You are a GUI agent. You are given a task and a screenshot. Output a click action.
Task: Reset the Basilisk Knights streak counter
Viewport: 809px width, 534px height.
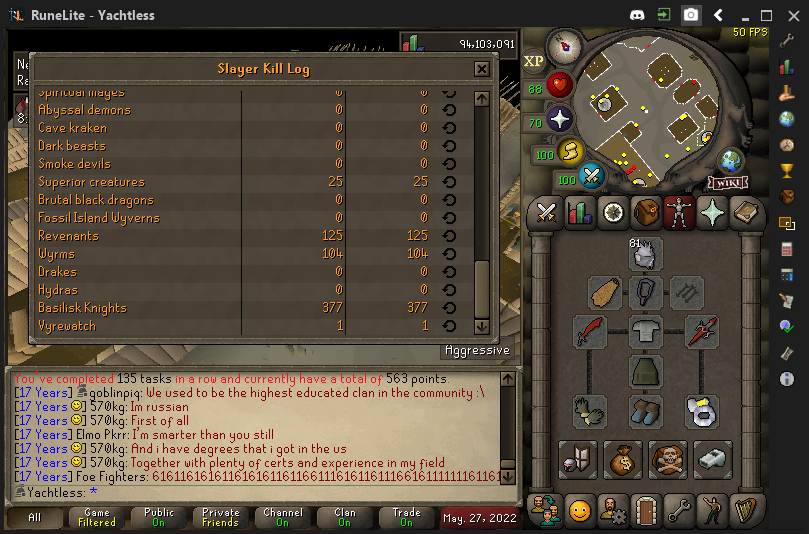tap(449, 308)
